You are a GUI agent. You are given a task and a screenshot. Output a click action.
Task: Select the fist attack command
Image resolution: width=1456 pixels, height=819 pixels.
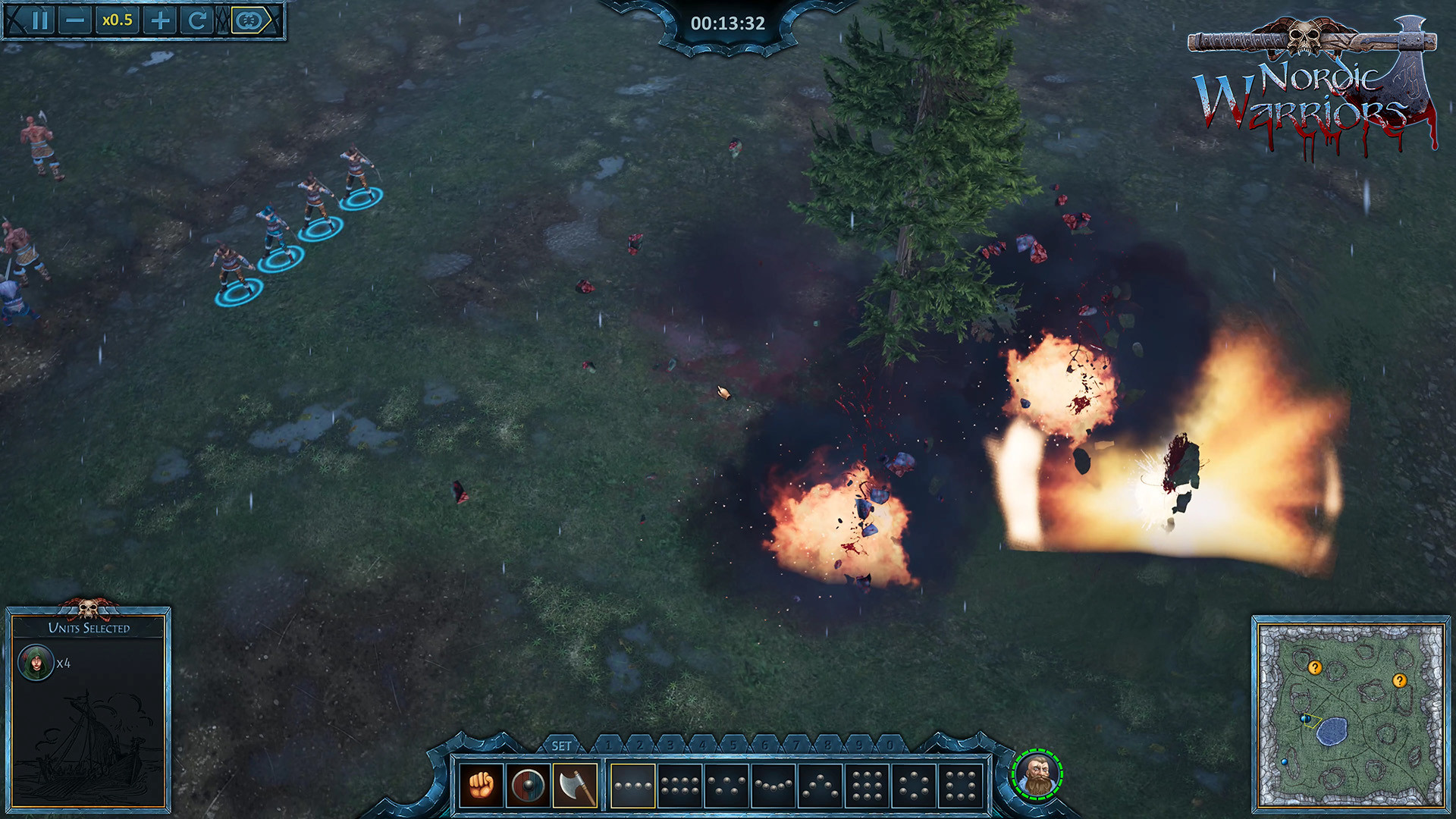(482, 785)
